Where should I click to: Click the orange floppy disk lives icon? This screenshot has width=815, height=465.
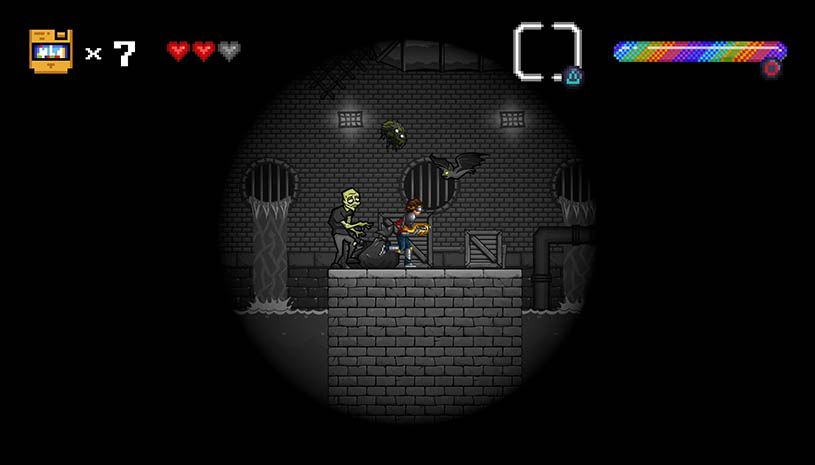pos(50,51)
